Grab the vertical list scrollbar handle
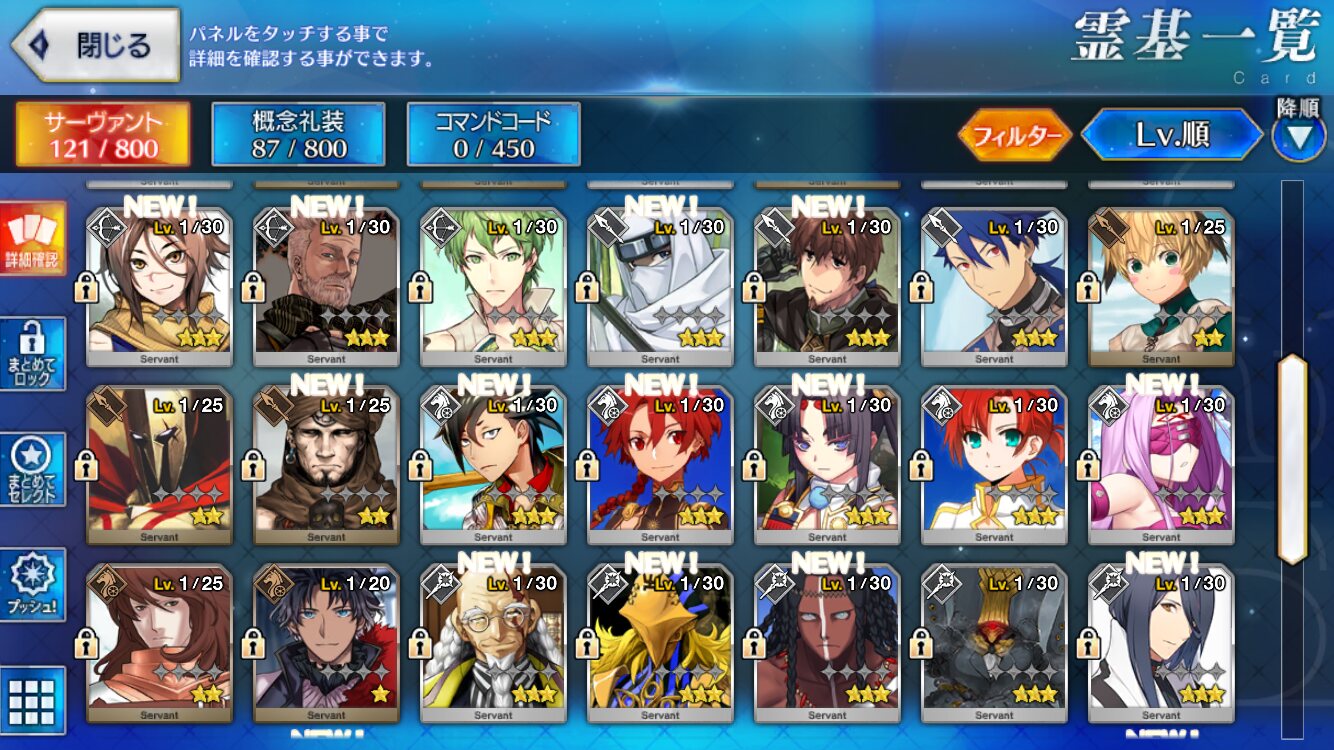Screen dimensions: 1334x750 (1292, 458)
